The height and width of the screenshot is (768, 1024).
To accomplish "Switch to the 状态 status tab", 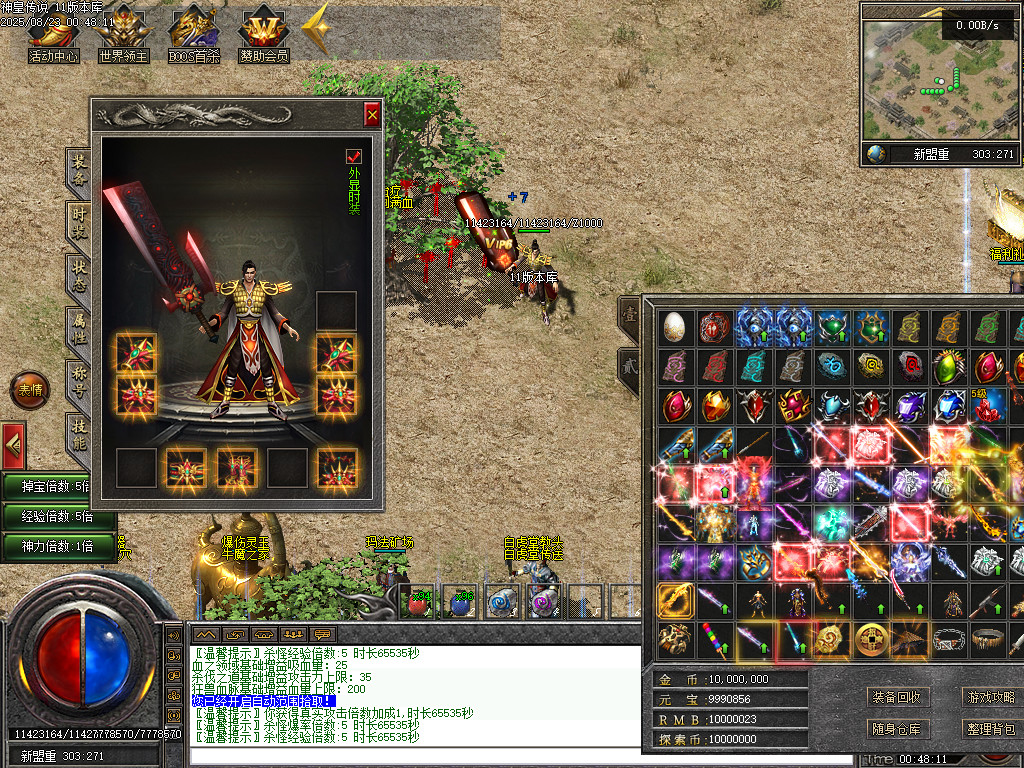I will [79, 277].
